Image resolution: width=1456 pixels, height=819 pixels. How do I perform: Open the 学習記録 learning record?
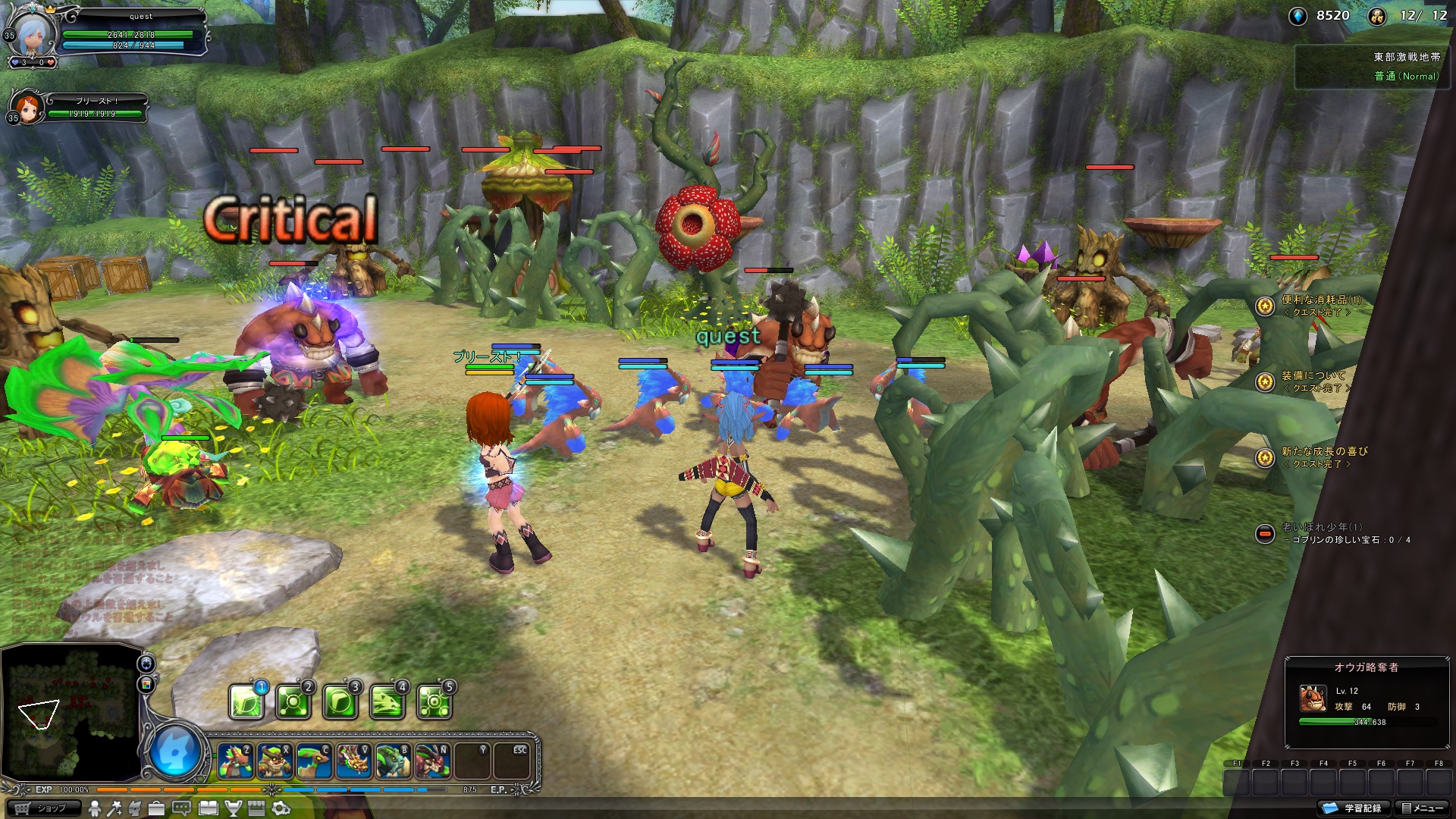coord(1356,808)
